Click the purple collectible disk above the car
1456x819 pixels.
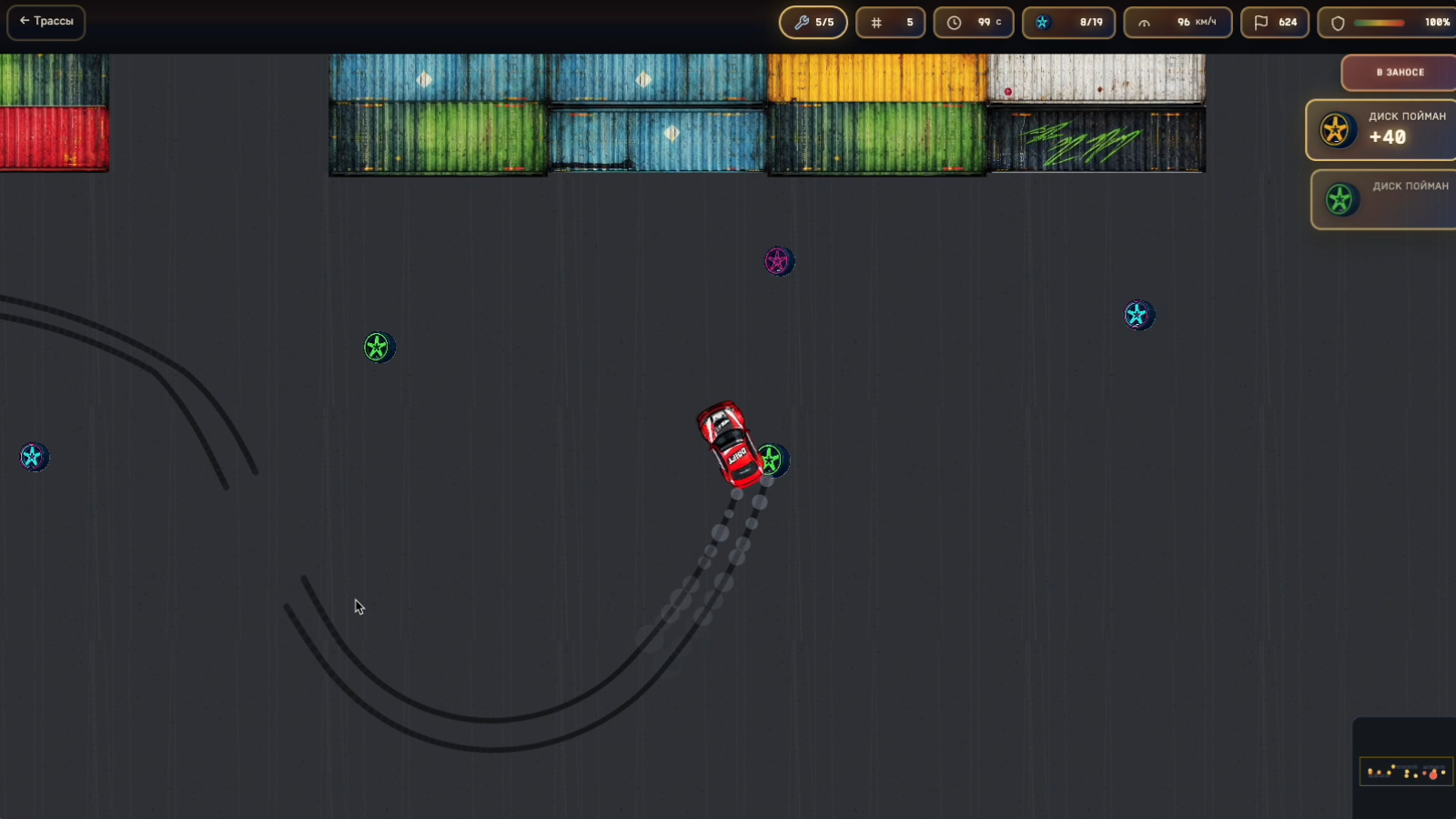tap(779, 261)
